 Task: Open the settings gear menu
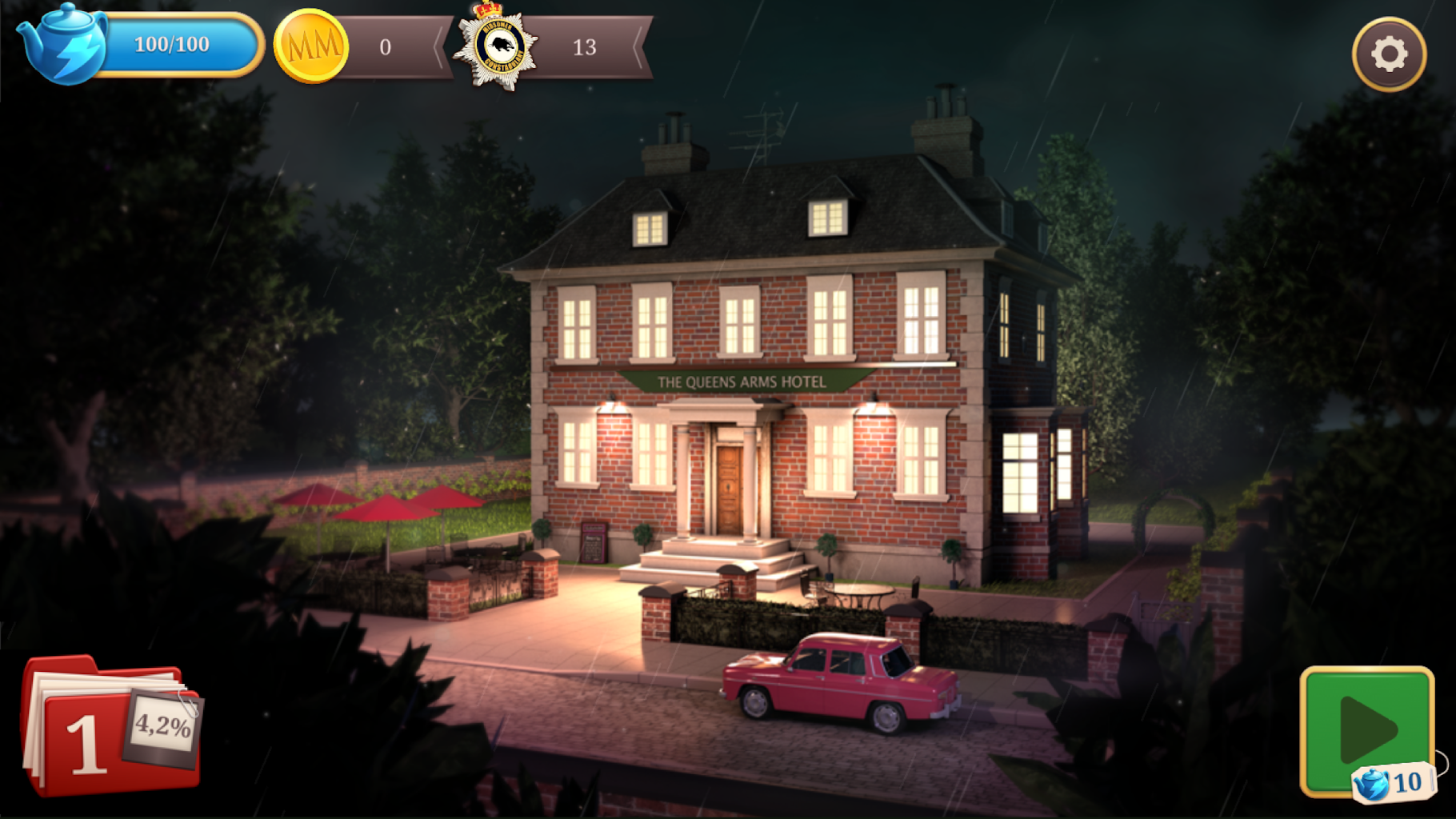[1389, 54]
